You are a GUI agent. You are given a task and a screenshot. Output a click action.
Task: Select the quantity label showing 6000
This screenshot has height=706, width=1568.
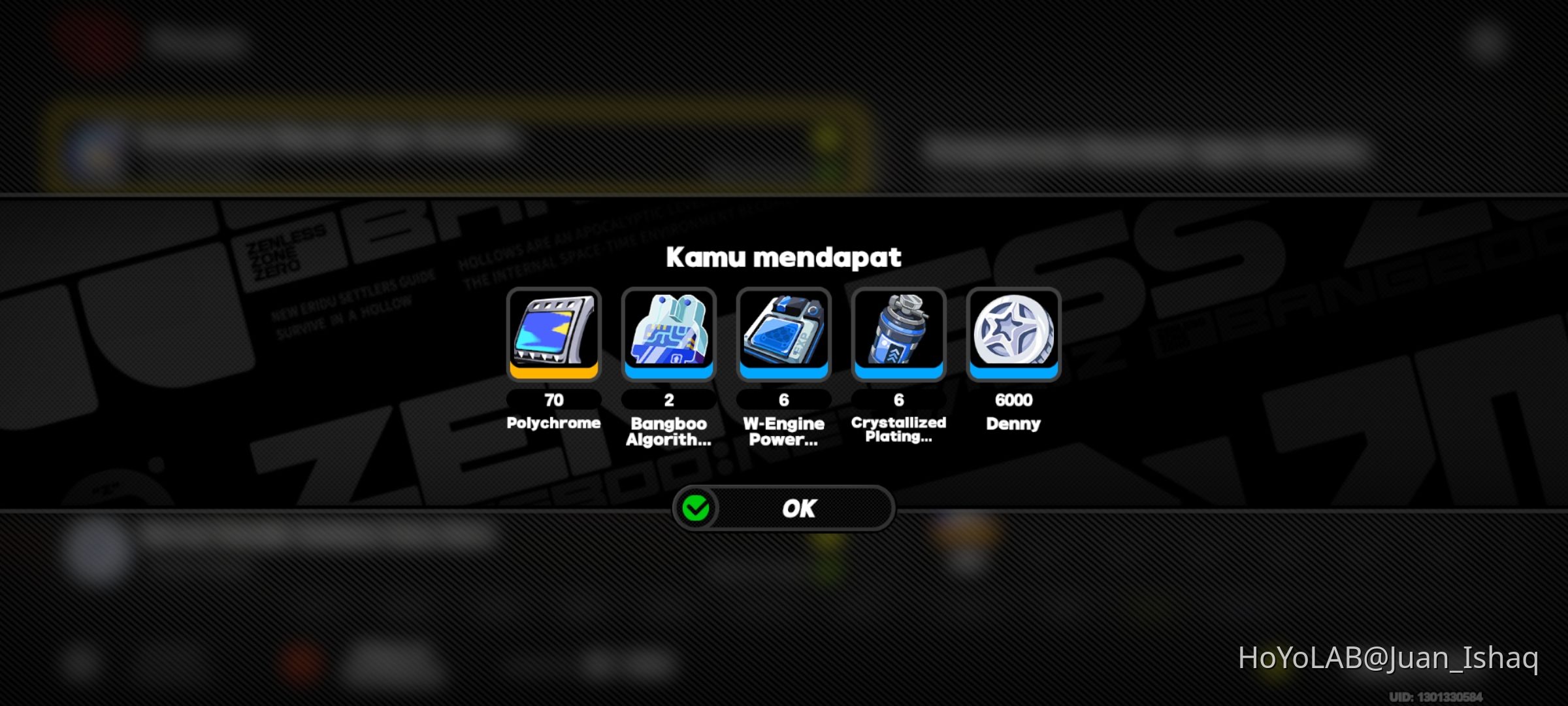coord(1013,400)
